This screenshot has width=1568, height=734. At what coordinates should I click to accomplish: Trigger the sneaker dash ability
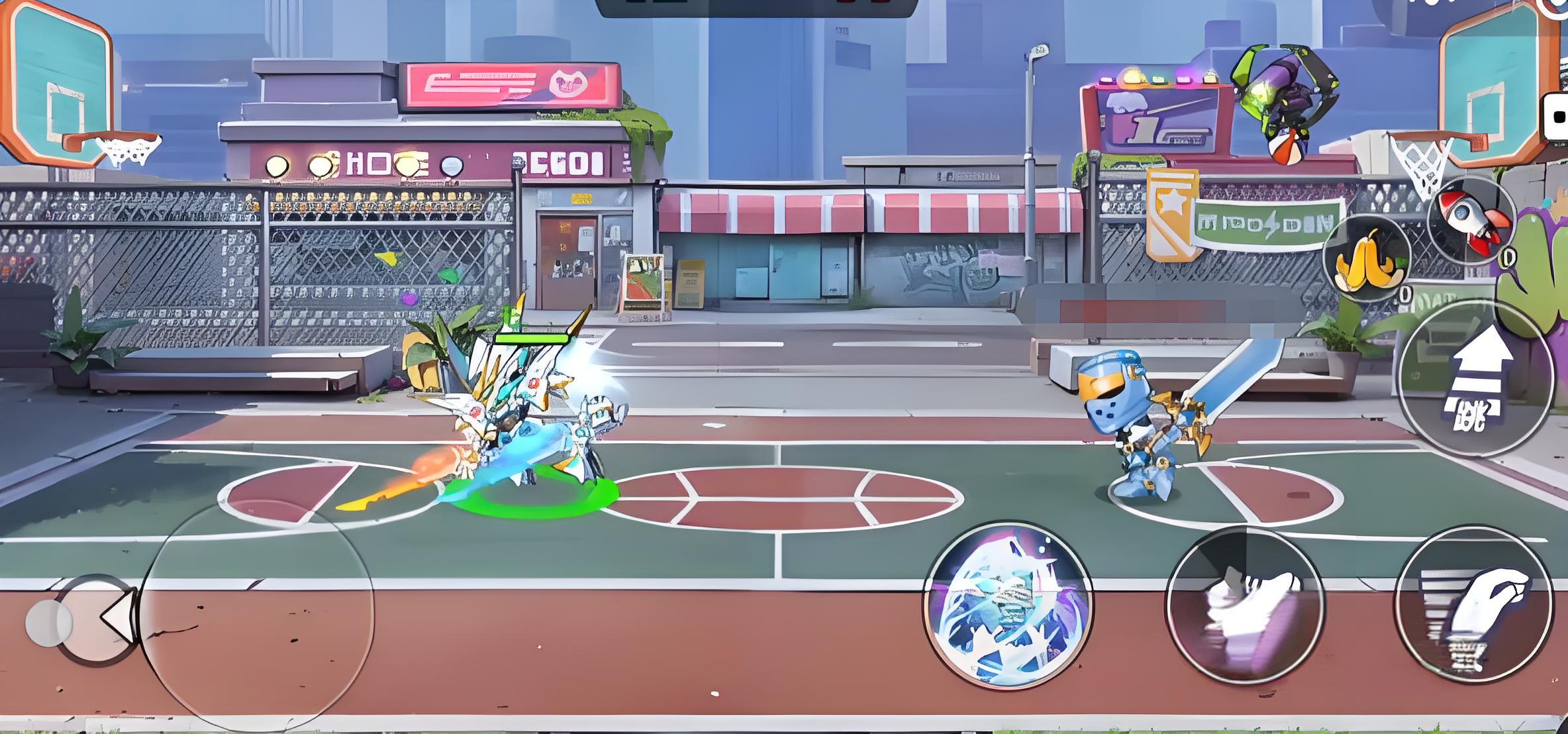[x=1245, y=605]
